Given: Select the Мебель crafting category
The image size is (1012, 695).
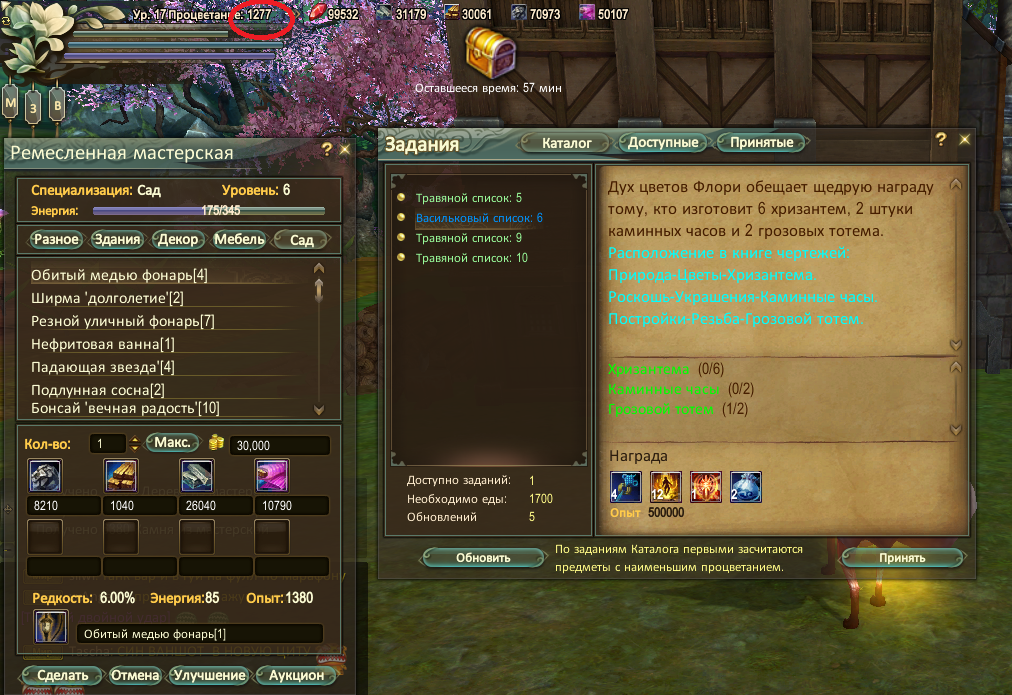Looking at the screenshot, I should [x=240, y=240].
